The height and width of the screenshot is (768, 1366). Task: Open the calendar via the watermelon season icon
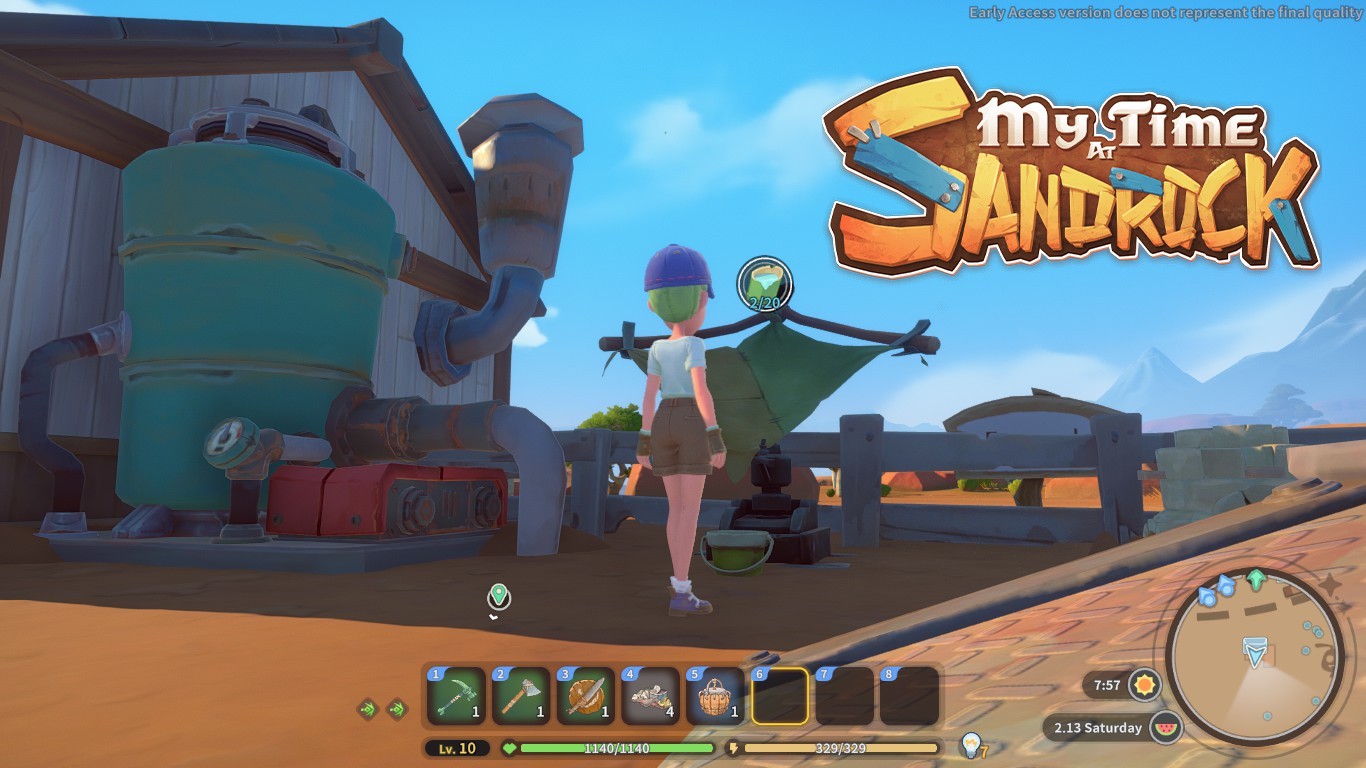pos(1164,727)
